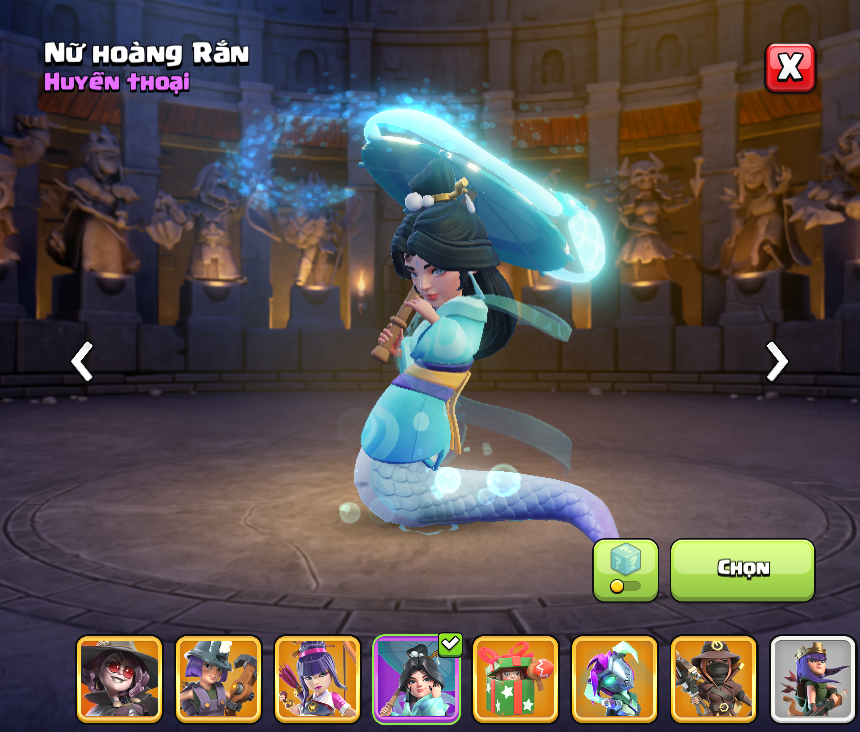860x732 pixels.
Task: Pick the purple-haired skin with pink outfit
Action: pos(317,679)
